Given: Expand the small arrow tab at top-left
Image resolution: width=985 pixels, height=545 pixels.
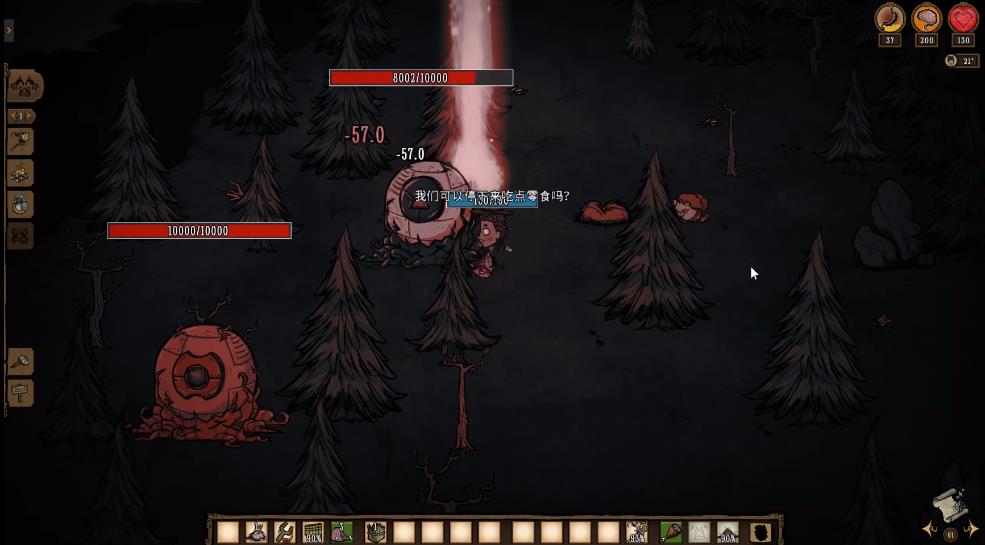Looking at the screenshot, I should coord(9,31).
